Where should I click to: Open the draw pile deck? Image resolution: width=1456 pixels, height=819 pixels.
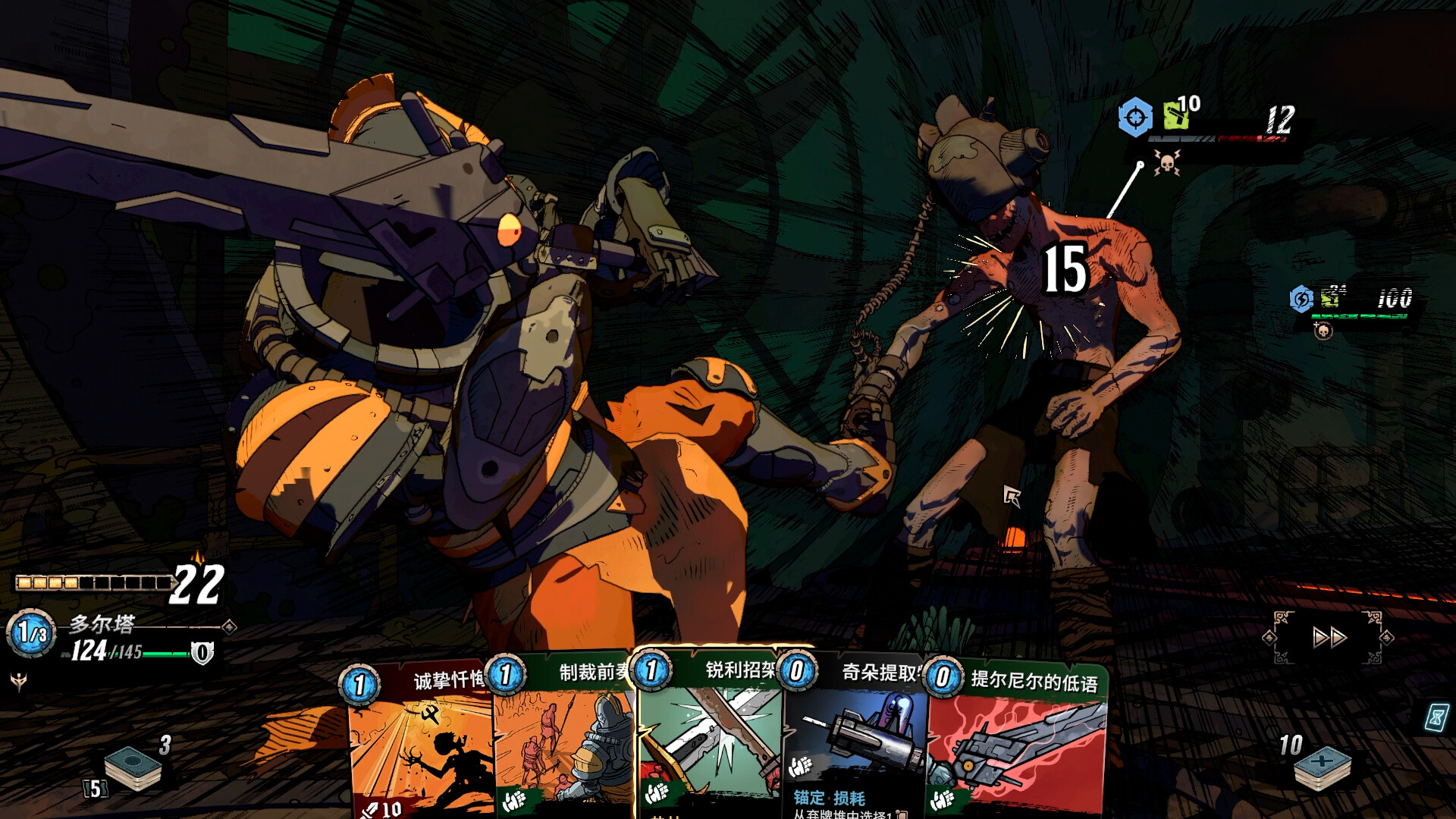[x=132, y=767]
